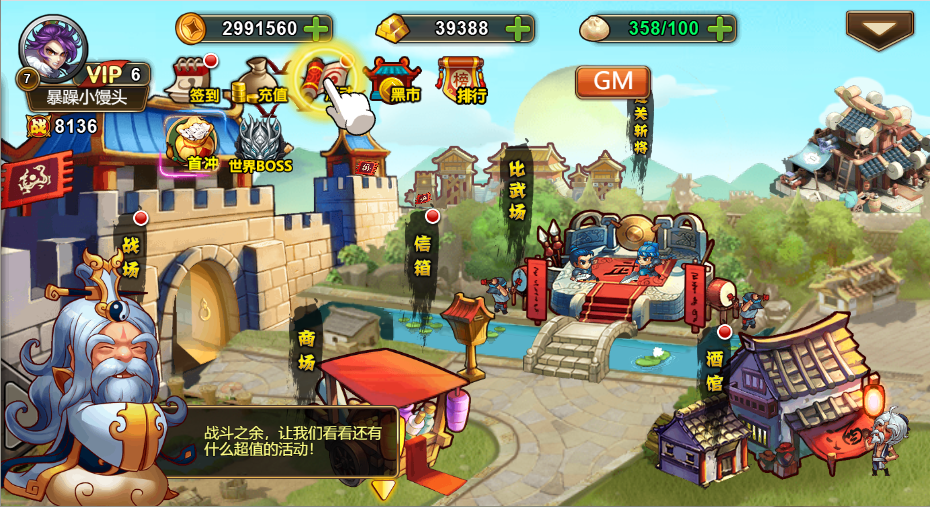The height and width of the screenshot is (507, 930).
Task: Enter the 酒馆 tavern
Action: pos(715,368)
